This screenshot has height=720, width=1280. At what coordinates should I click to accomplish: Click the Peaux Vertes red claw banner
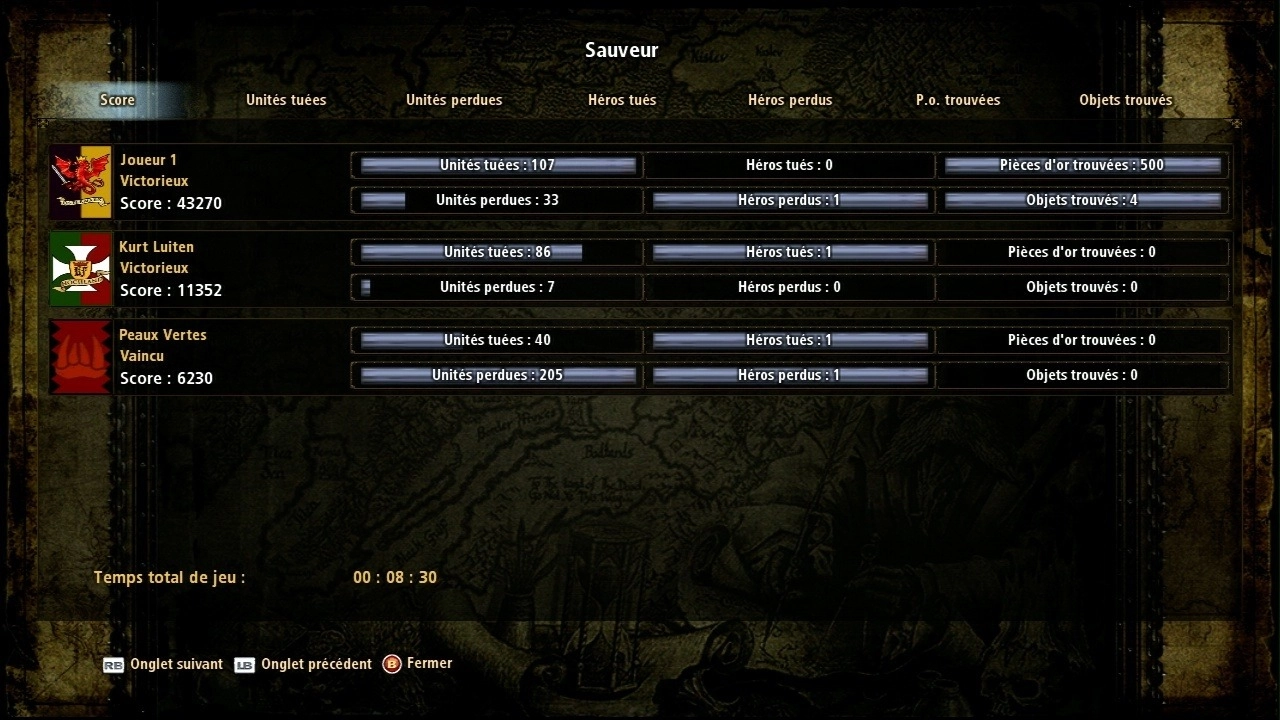[x=81, y=357]
